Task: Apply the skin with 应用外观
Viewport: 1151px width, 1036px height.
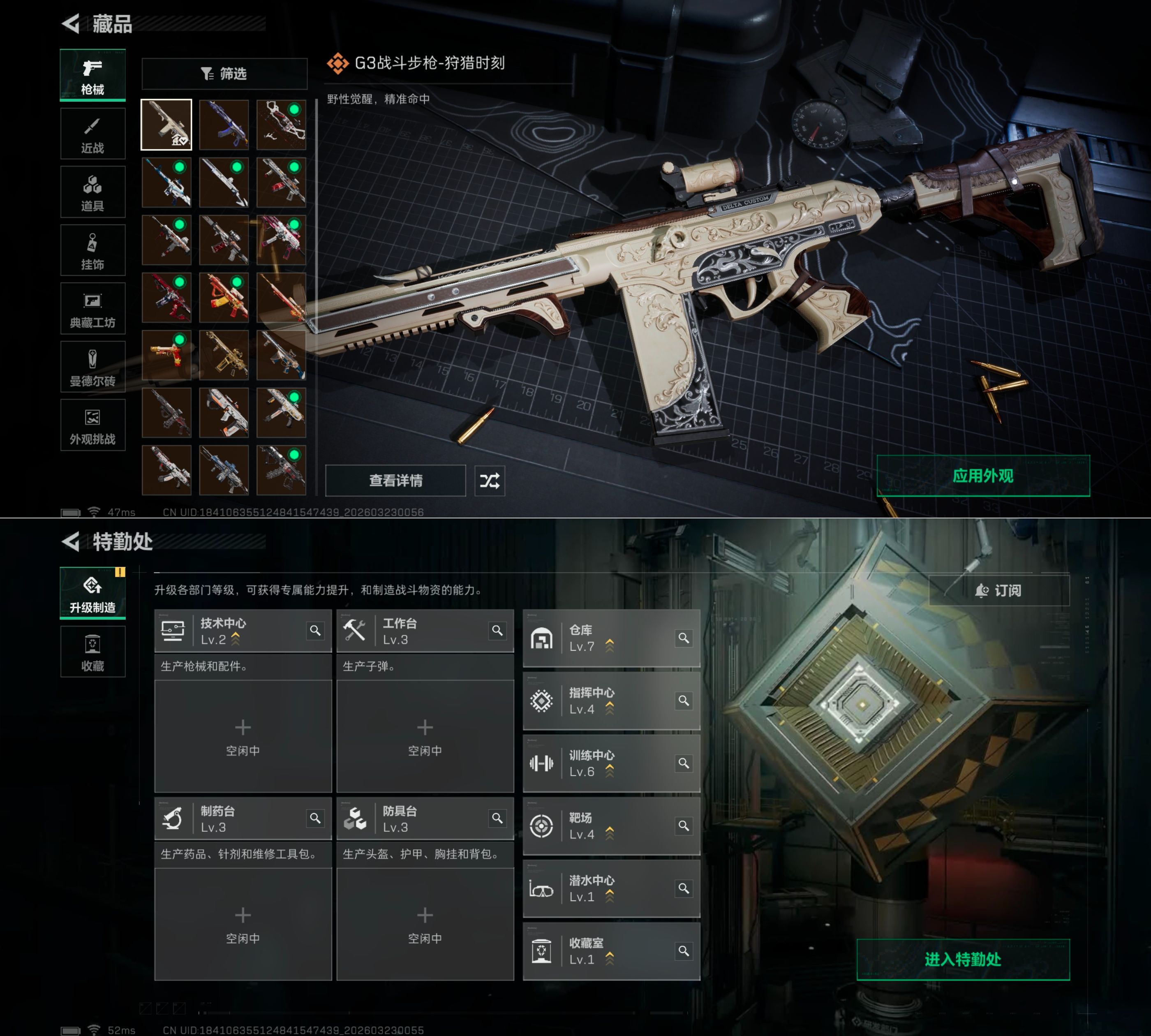Action: 983,476
